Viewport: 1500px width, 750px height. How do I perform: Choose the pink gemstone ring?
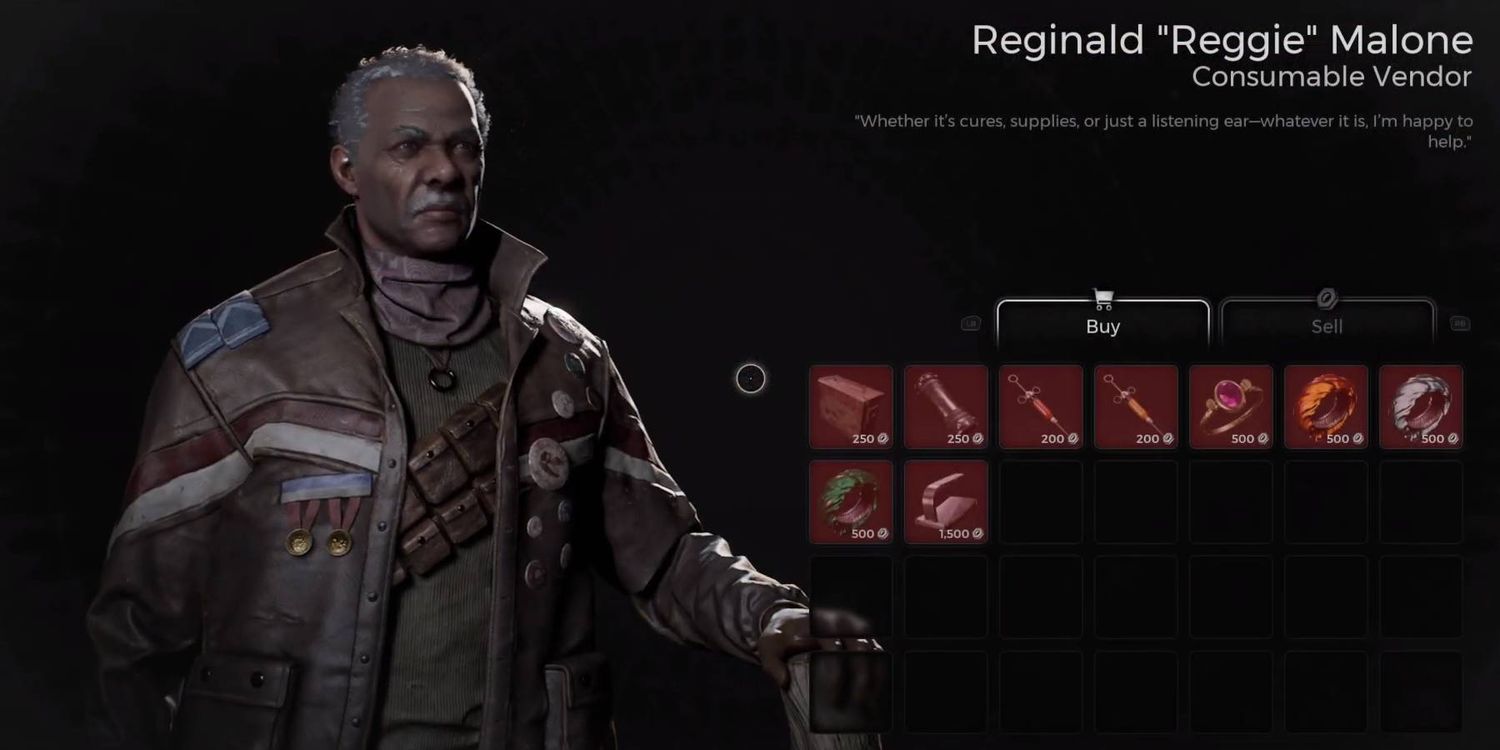1231,407
